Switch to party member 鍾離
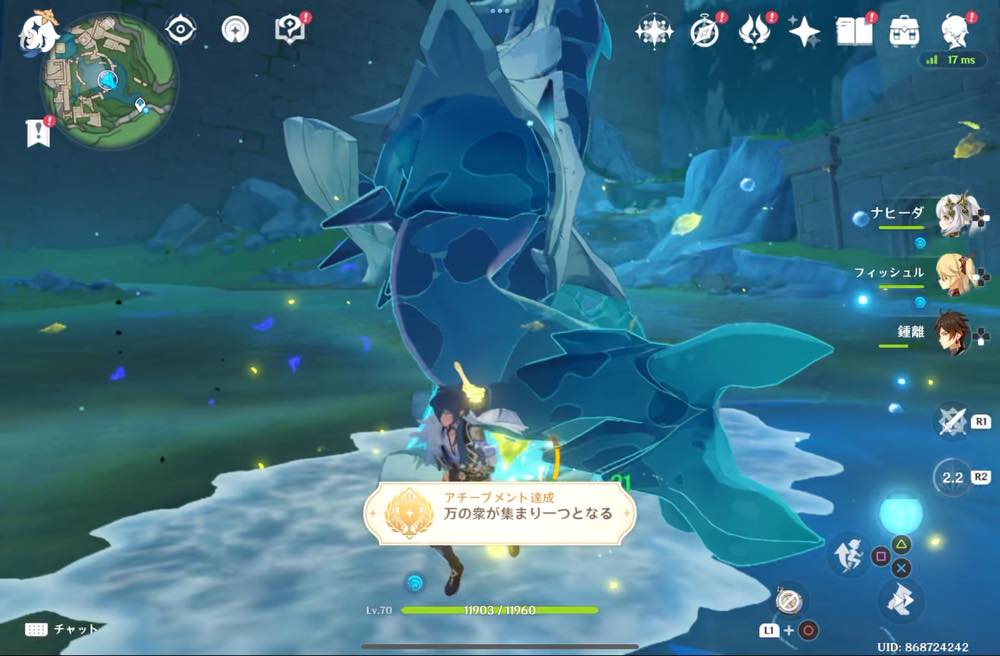This screenshot has height=656, width=1000. (956, 333)
